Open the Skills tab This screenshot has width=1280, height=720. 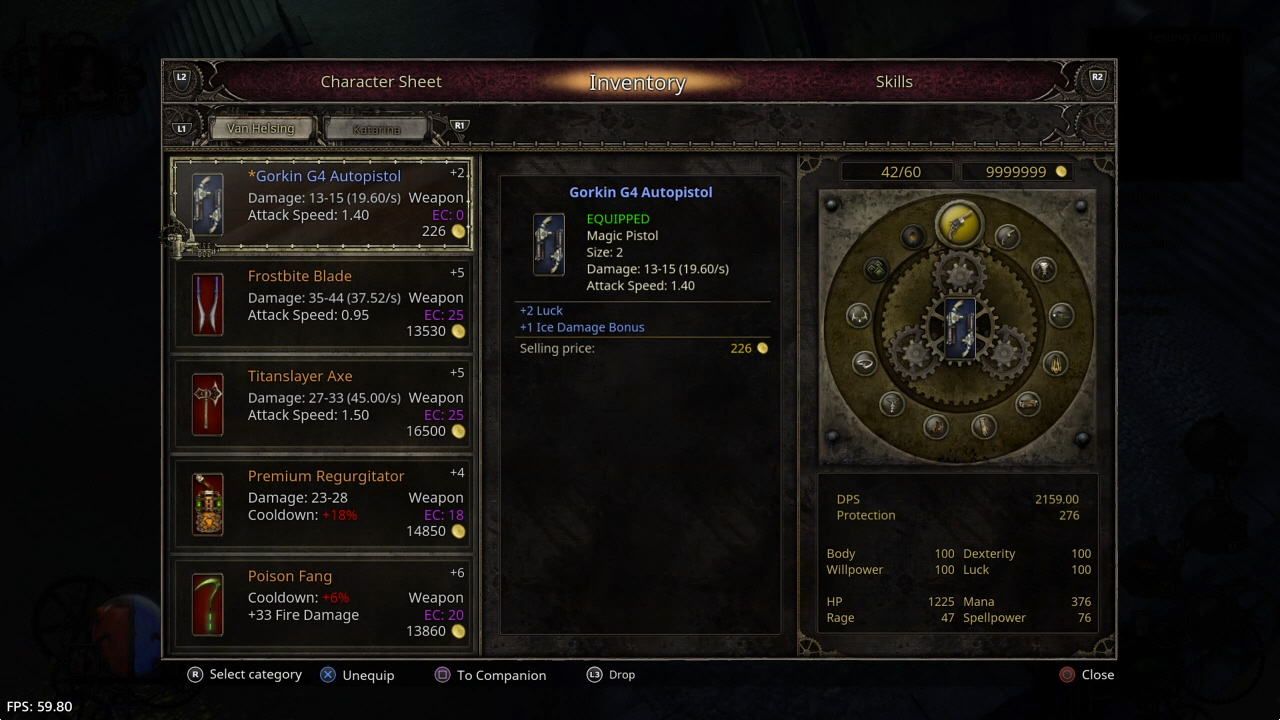[x=894, y=82]
